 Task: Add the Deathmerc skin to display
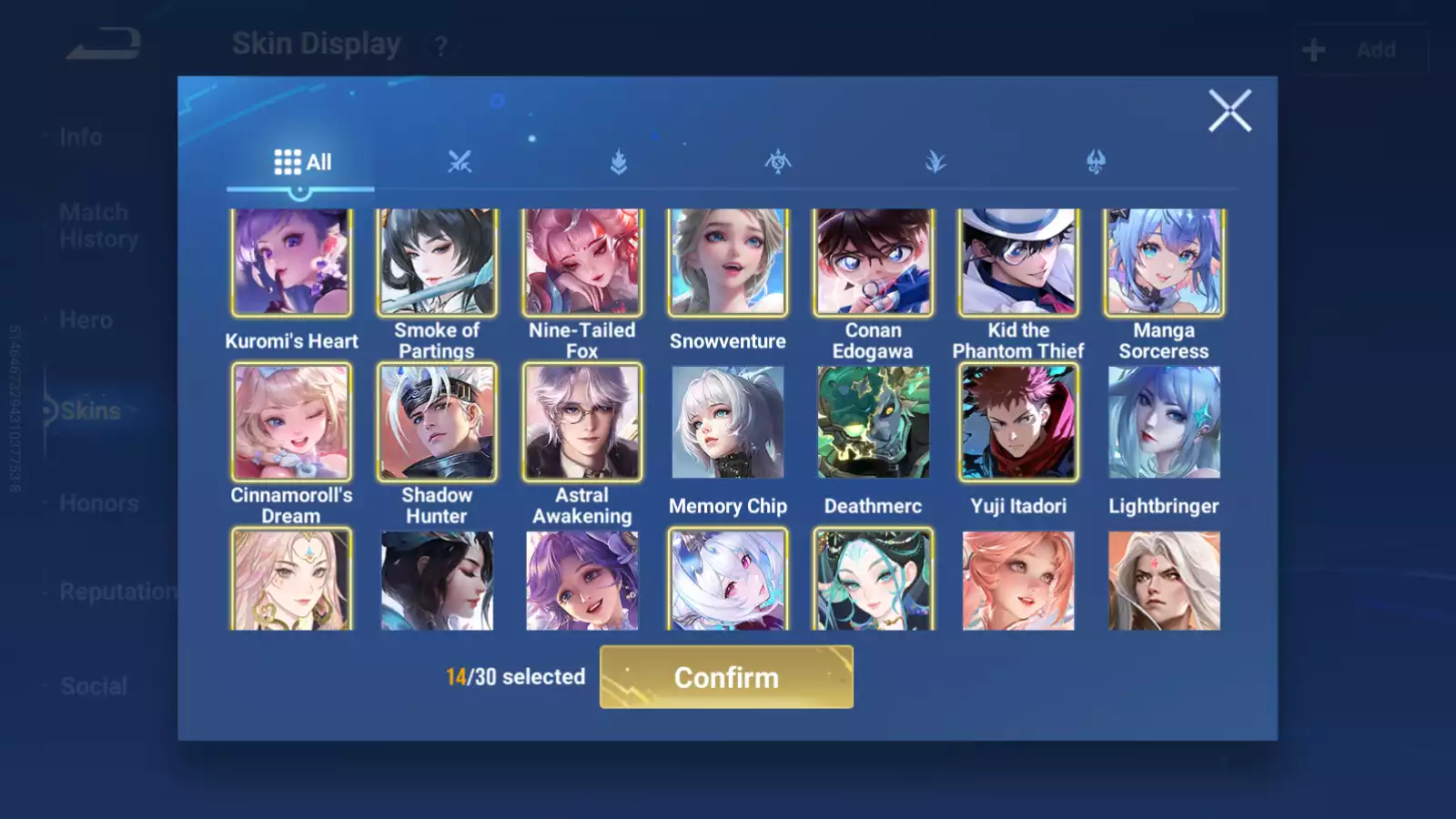[x=873, y=422]
